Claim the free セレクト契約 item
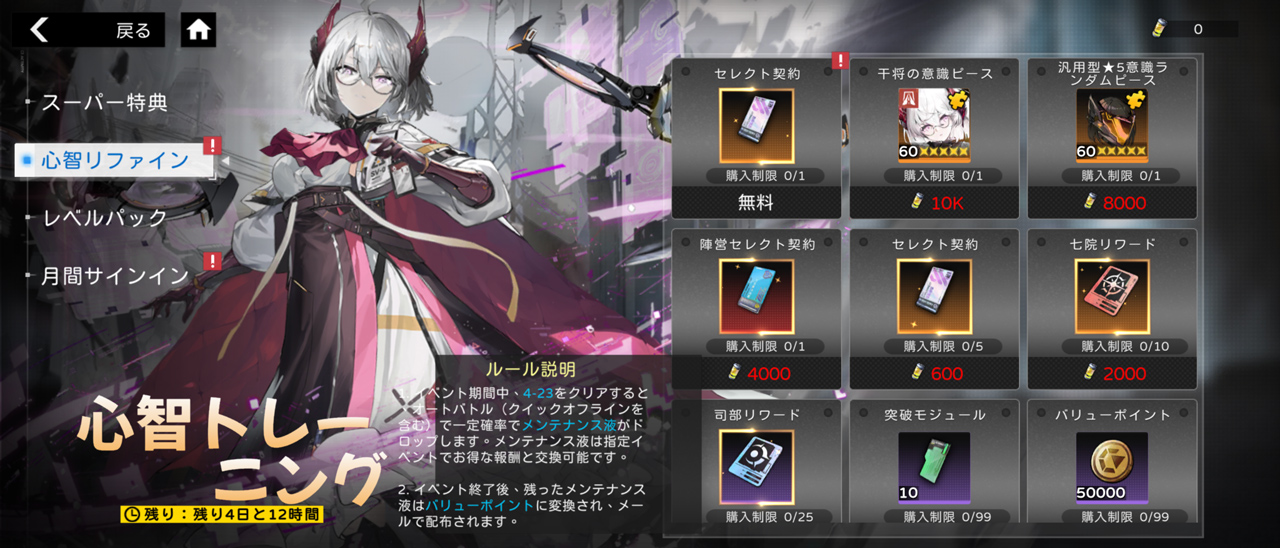The image size is (1280, 548). (756, 138)
